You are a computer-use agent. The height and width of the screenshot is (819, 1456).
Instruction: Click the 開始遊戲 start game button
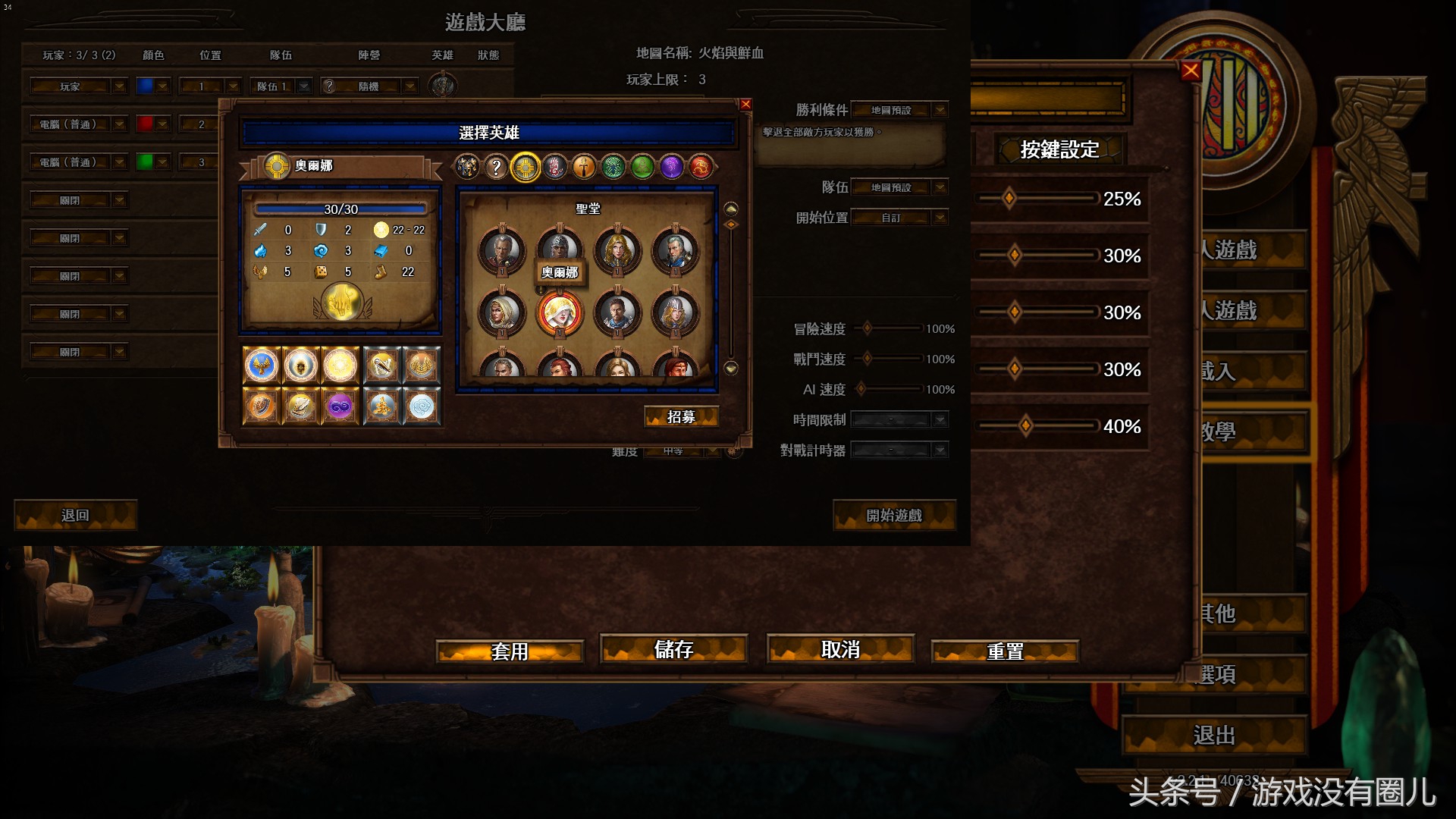pos(895,516)
